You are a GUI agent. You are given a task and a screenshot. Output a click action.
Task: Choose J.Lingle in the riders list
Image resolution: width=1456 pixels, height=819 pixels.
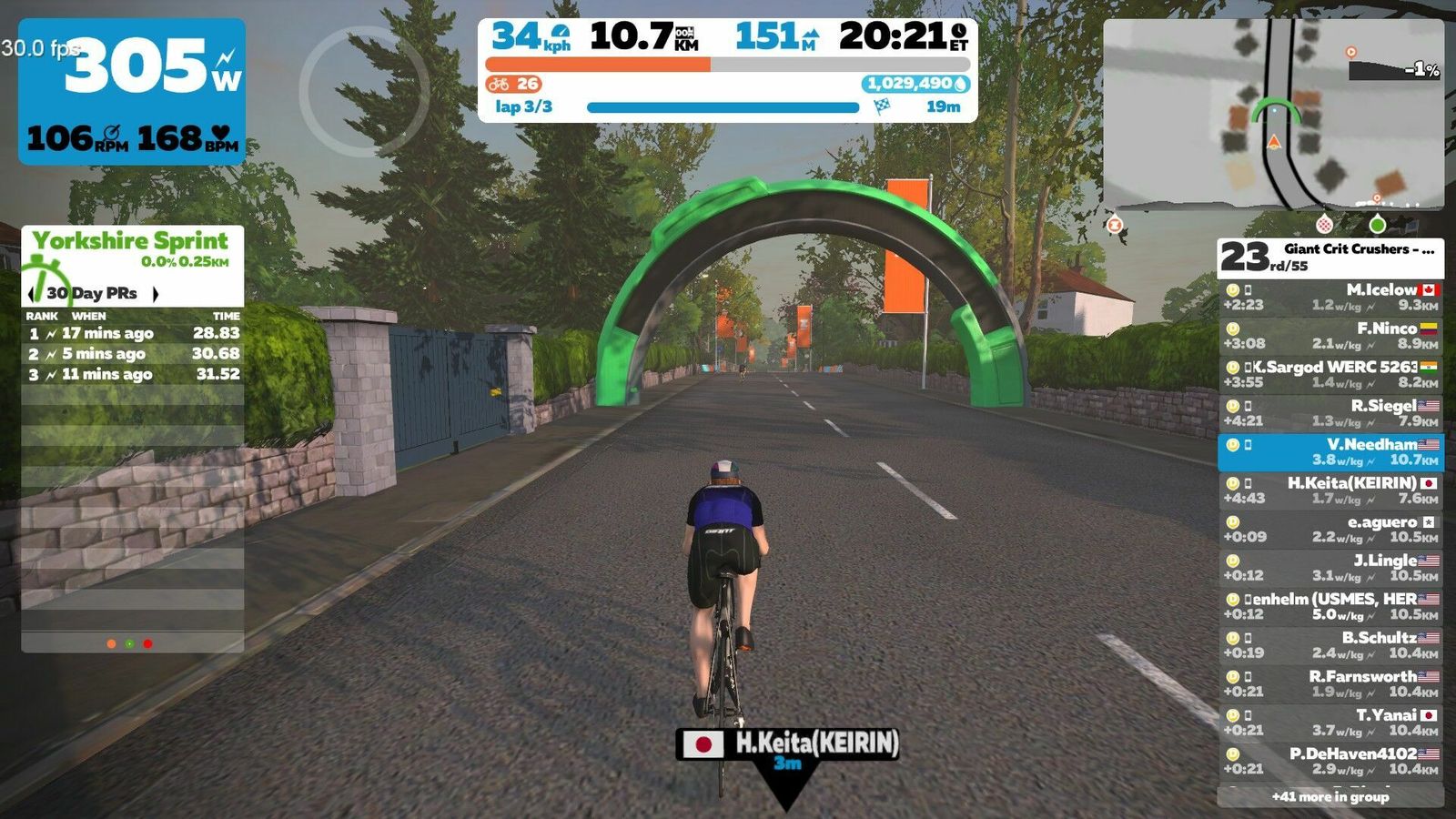pyautogui.click(x=1330, y=568)
